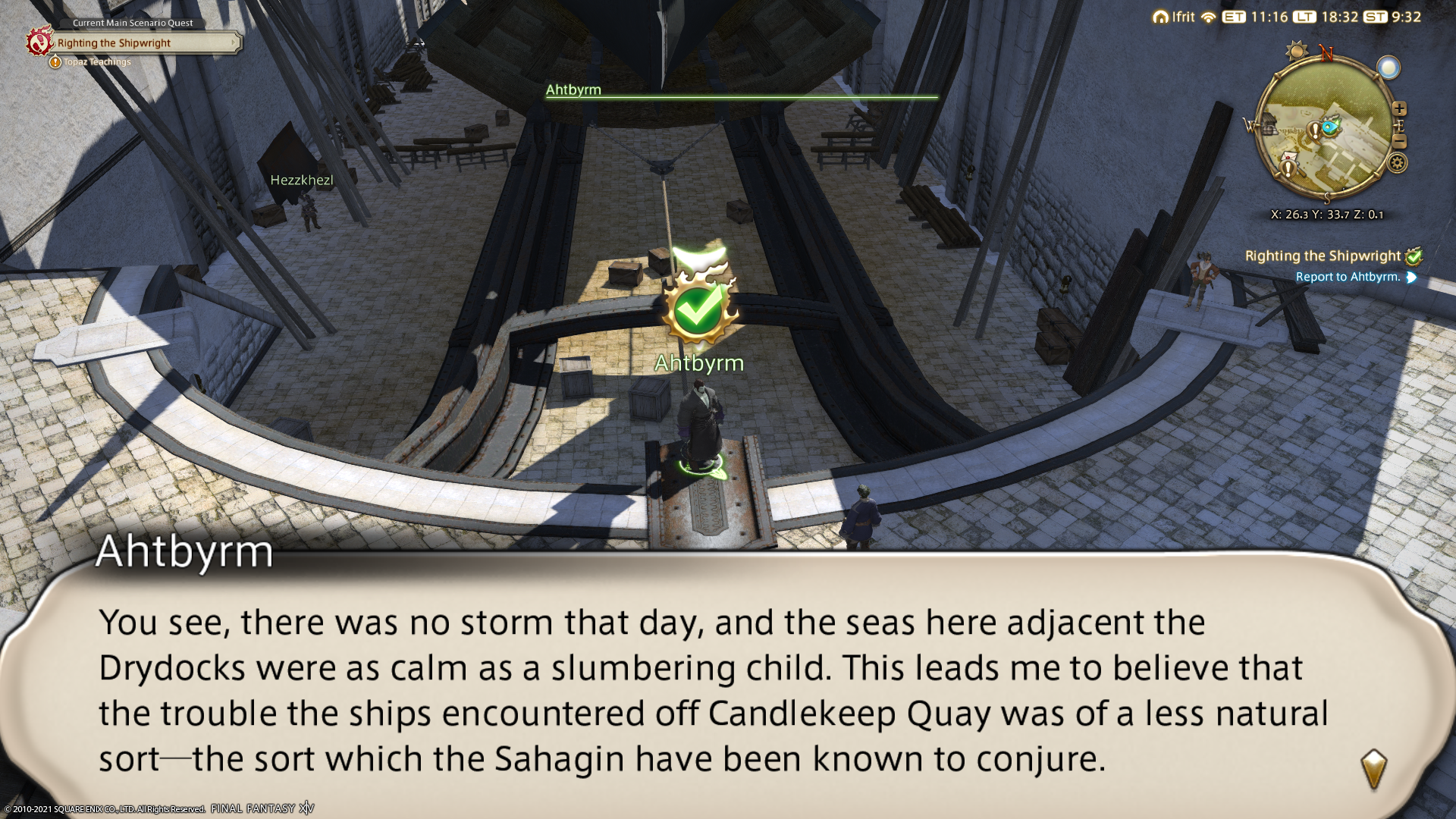Advance the dialogue with the gold arrow

click(x=1373, y=770)
